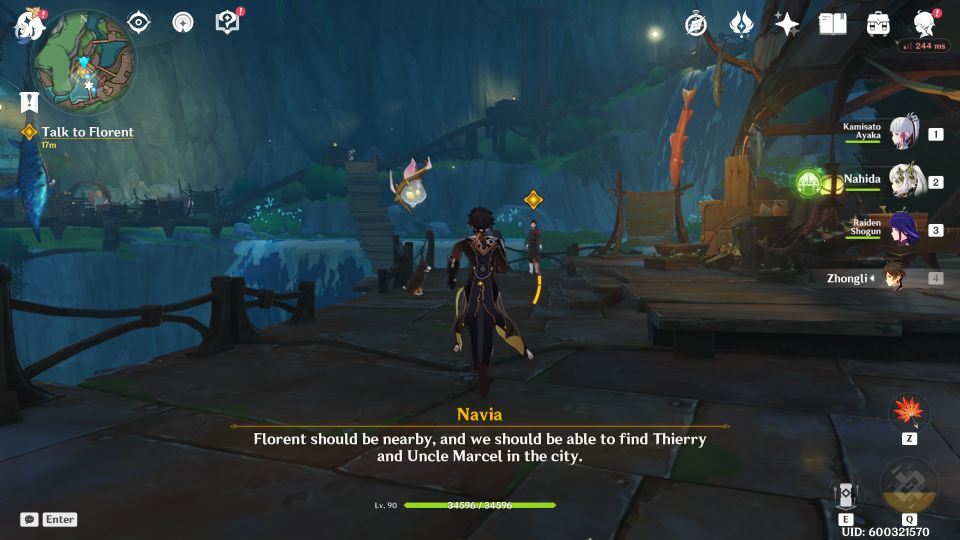The height and width of the screenshot is (540, 960).
Task: Use the red maple leaf gadget
Action: [909, 412]
